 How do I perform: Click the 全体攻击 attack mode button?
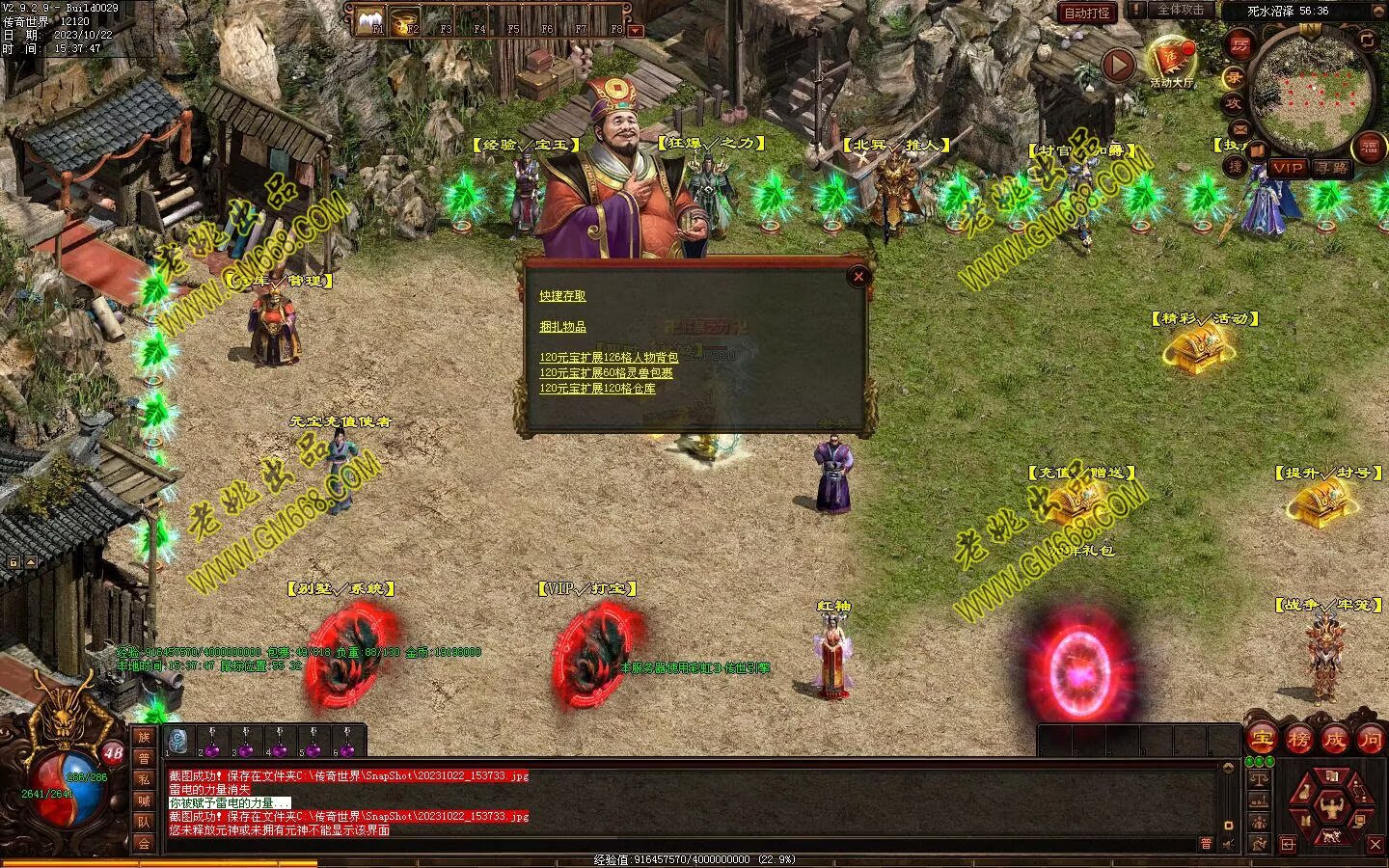click(x=1180, y=10)
